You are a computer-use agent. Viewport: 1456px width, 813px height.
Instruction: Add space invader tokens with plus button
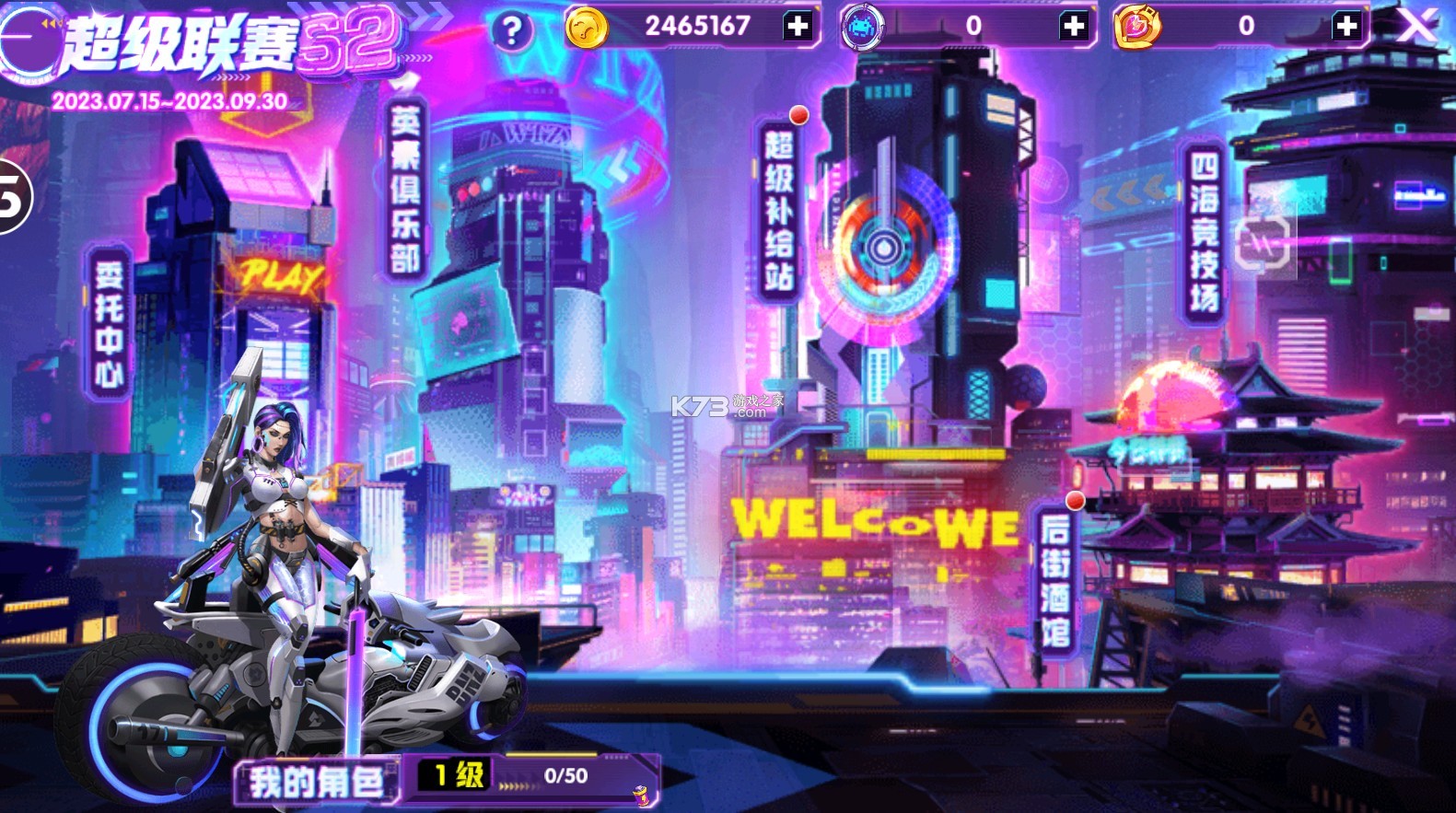click(1073, 26)
